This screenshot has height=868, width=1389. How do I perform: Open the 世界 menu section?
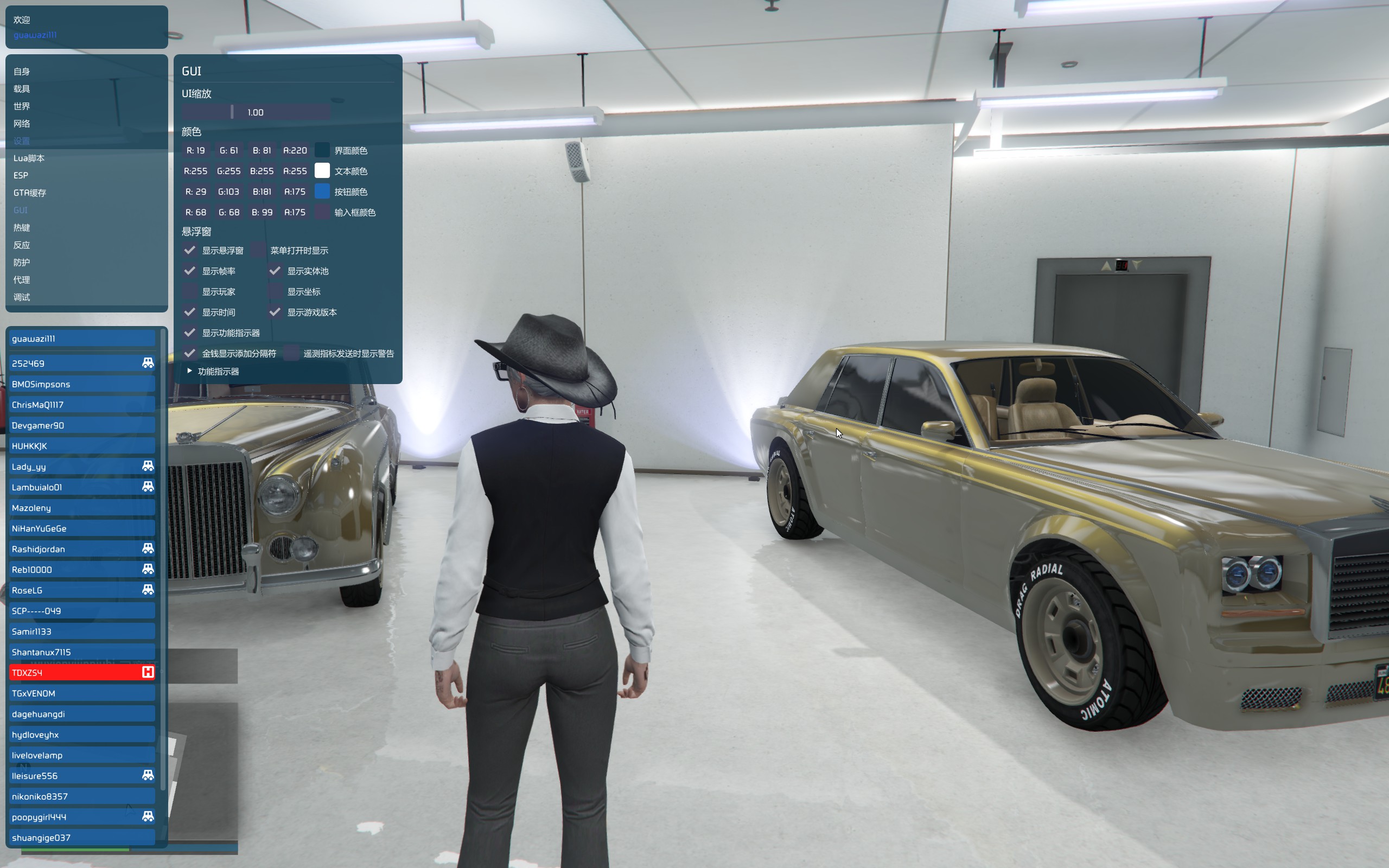coord(22,106)
